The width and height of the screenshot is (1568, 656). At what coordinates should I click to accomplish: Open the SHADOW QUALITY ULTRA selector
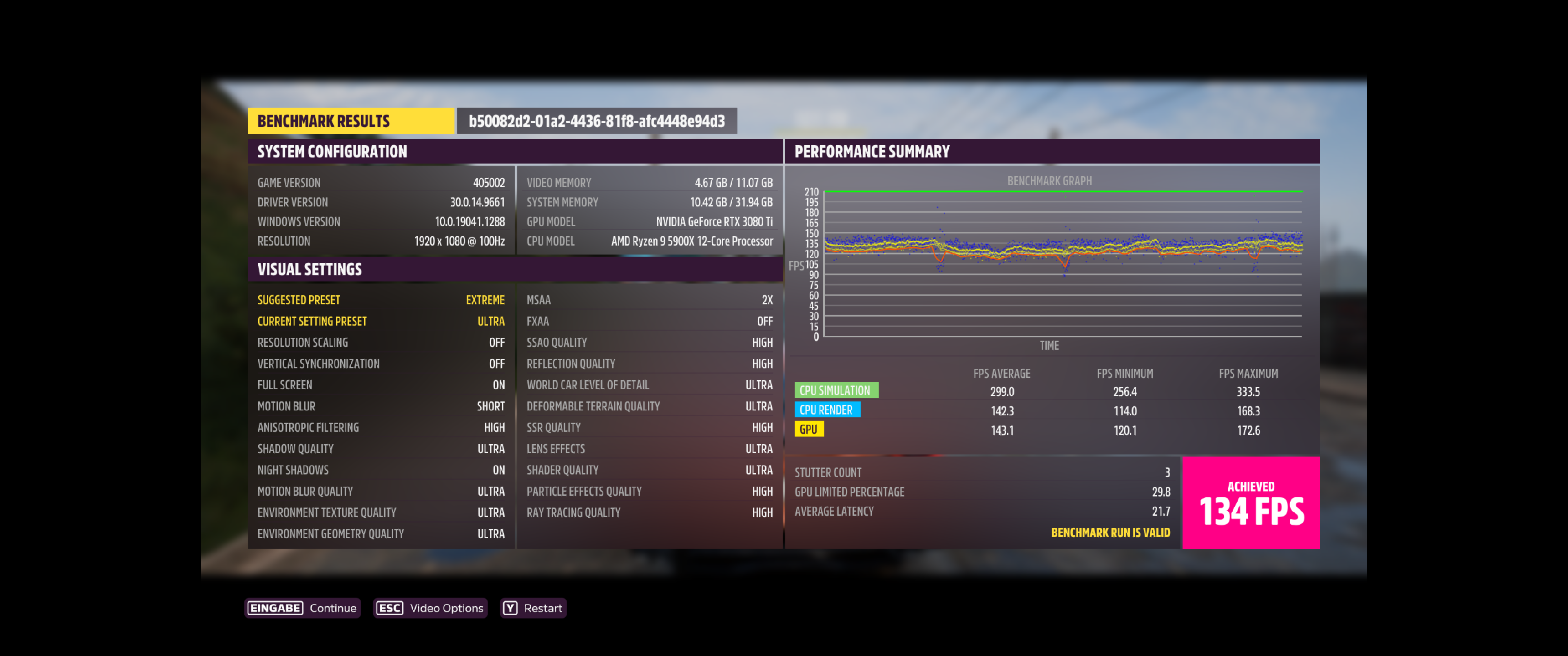[381, 448]
